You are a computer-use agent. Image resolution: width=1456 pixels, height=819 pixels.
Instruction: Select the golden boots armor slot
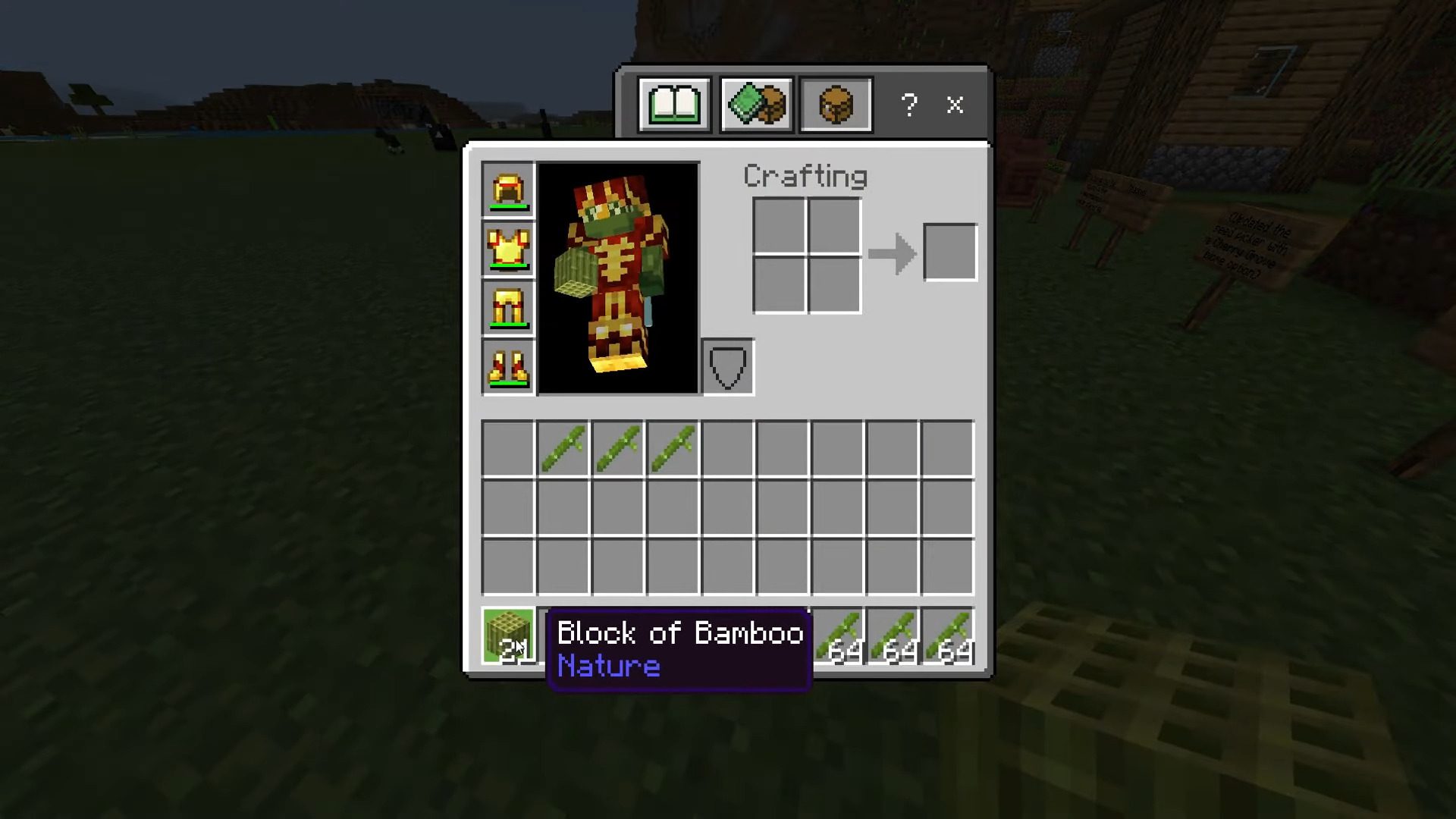pyautogui.click(x=507, y=367)
